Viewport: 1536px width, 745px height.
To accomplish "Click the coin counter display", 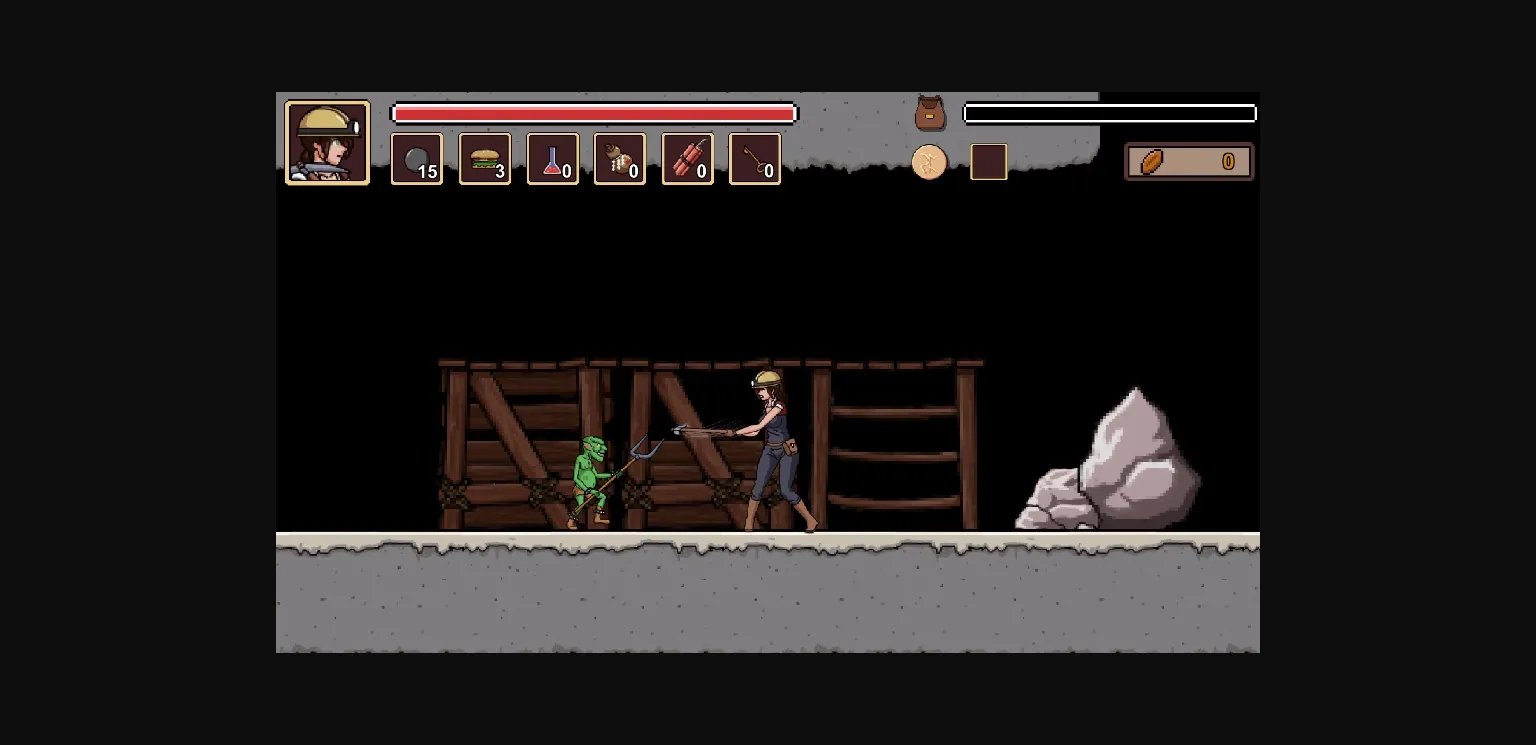I will (1189, 161).
